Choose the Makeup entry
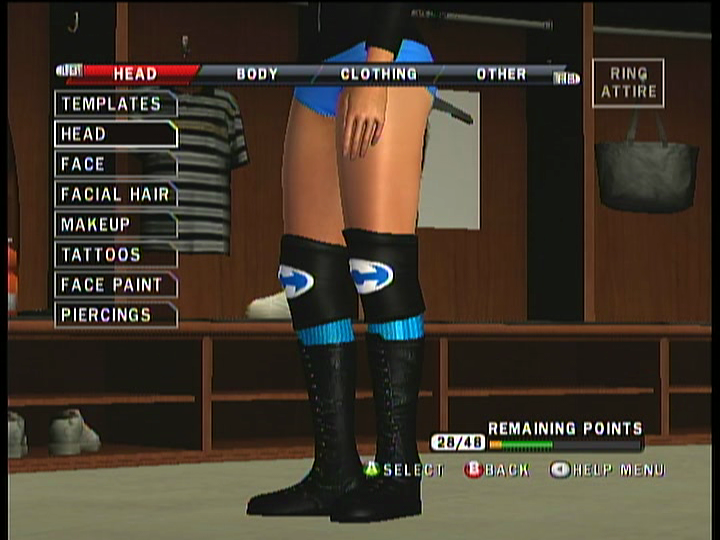Image resolution: width=720 pixels, height=540 pixels. pyautogui.click(x=115, y=224)
